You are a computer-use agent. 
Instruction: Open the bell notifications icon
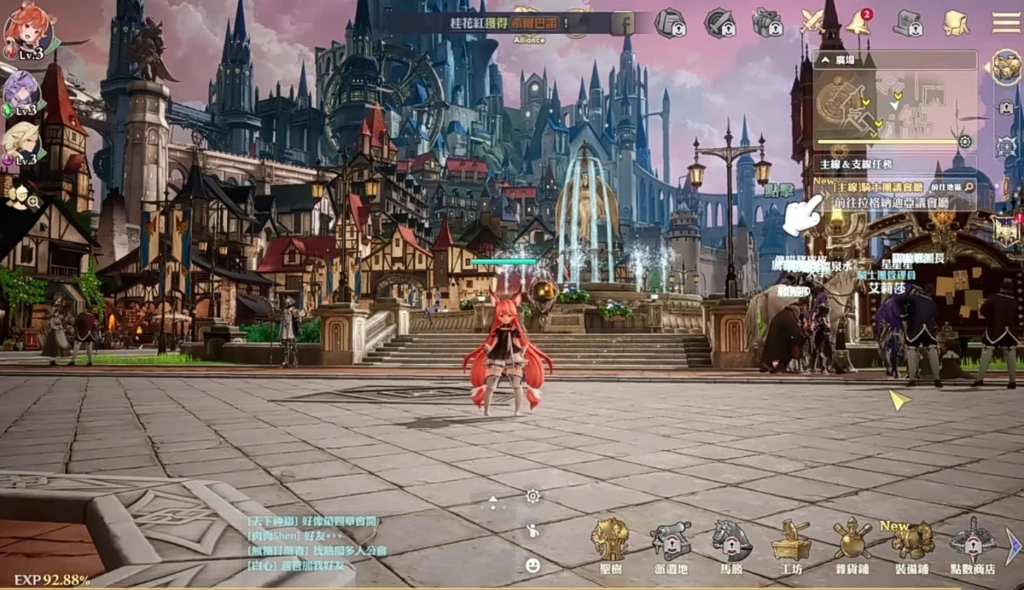(858, 22)
